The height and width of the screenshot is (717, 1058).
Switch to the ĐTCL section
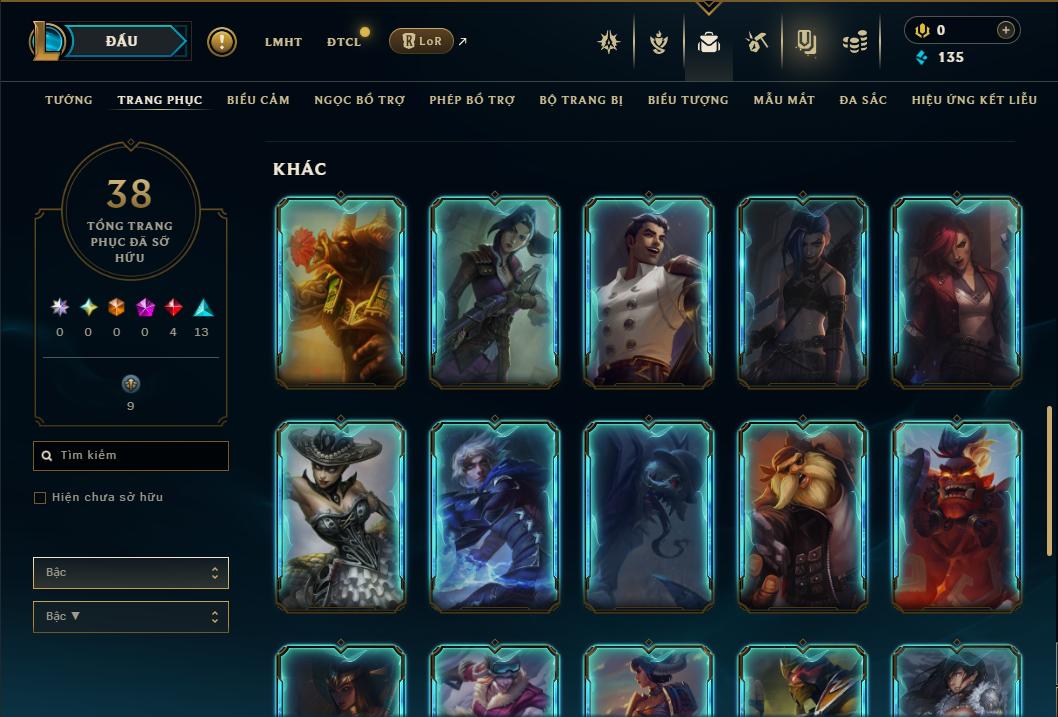[344, 42]
